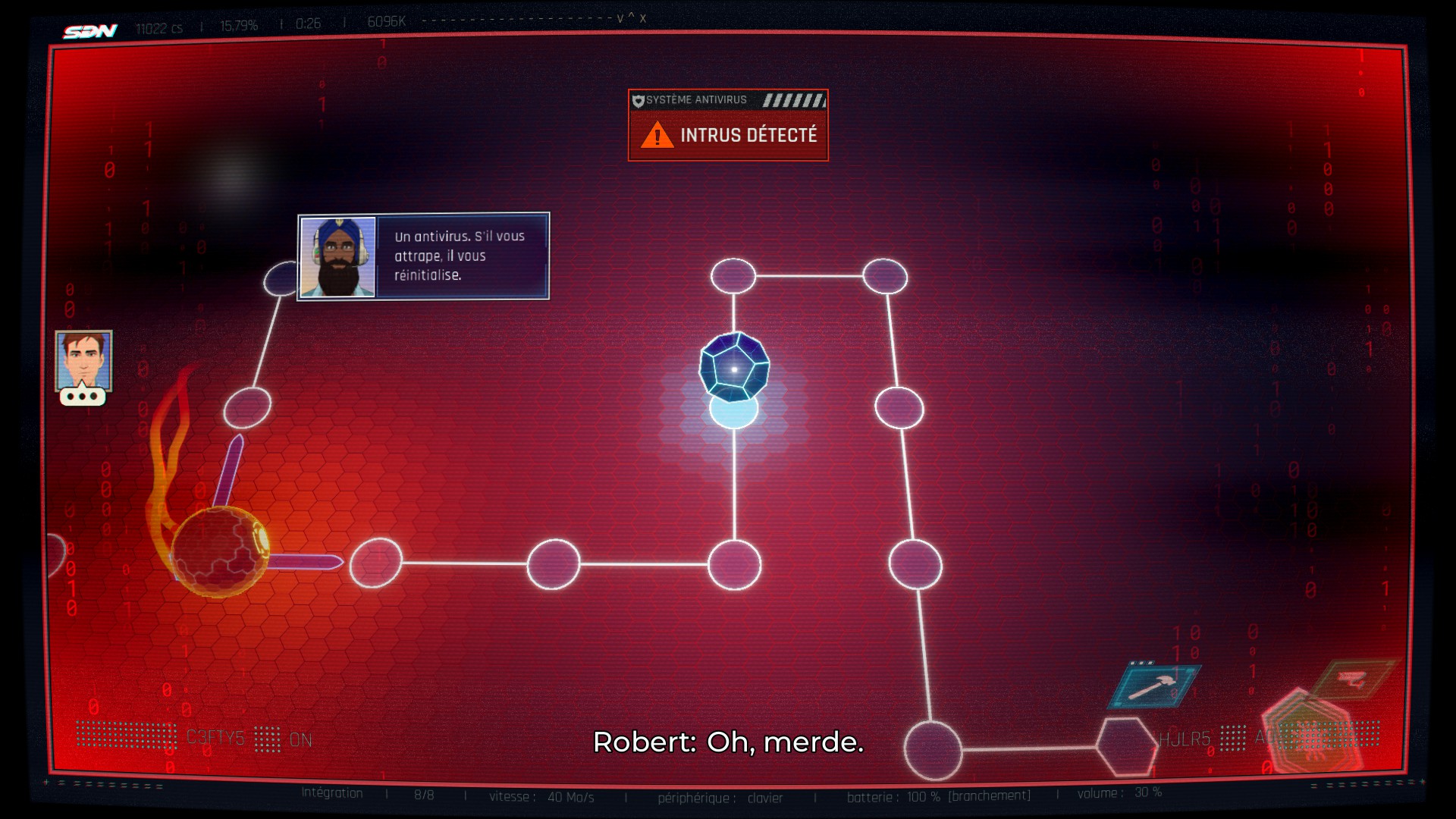The image size is (1456, 819).
Task: Click the INTRUS DÉTECTÉ alert
Action: (x=749, y=136)
